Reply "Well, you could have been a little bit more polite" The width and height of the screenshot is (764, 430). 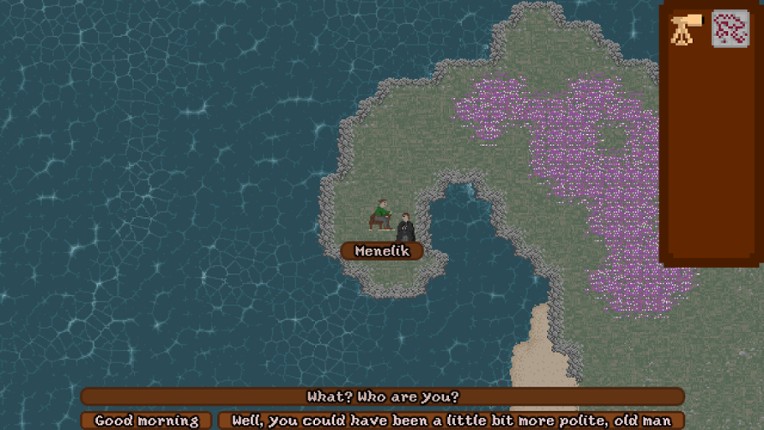point(451,421)
